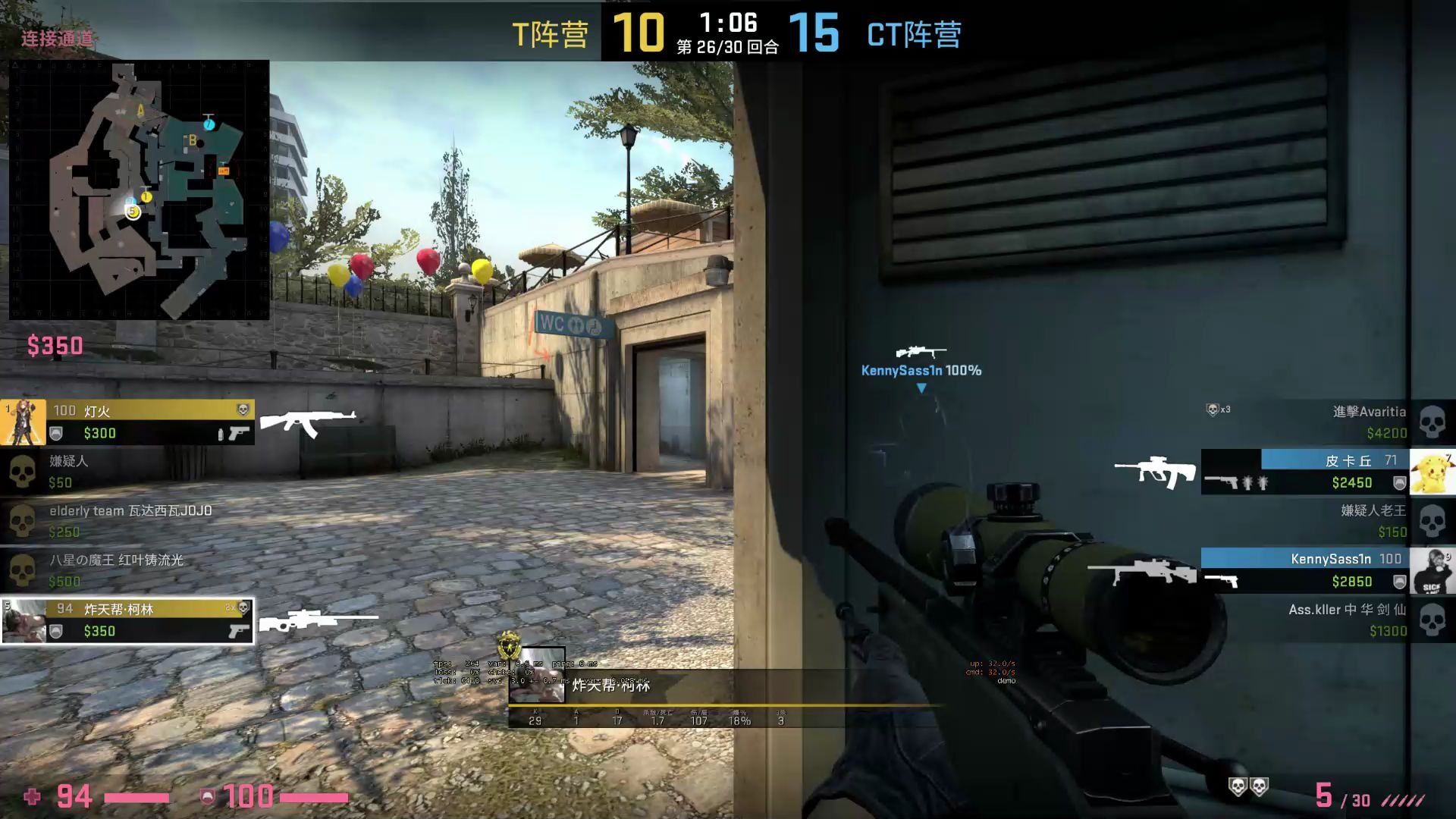1456x819 pixels.
Task: Toggle the x3 kill skull marker near 進擊Avaritia
Action: (x=1213, y=409)
